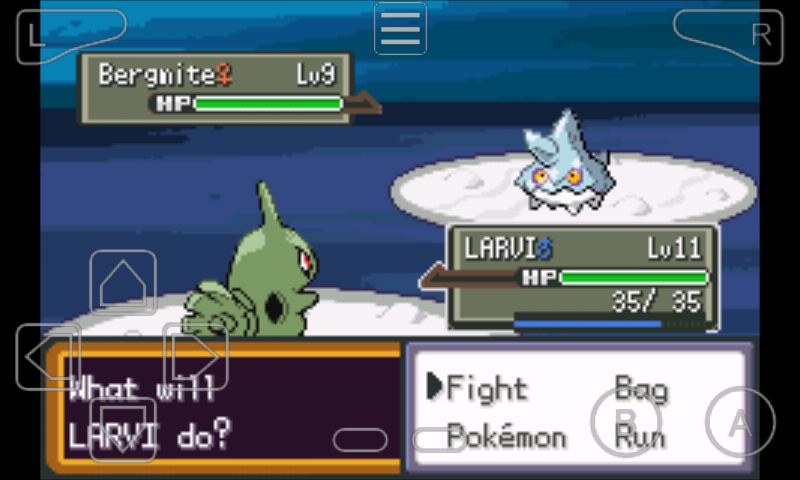Select Run to flee the battle

pyautogui.click(x=640, y=437)
